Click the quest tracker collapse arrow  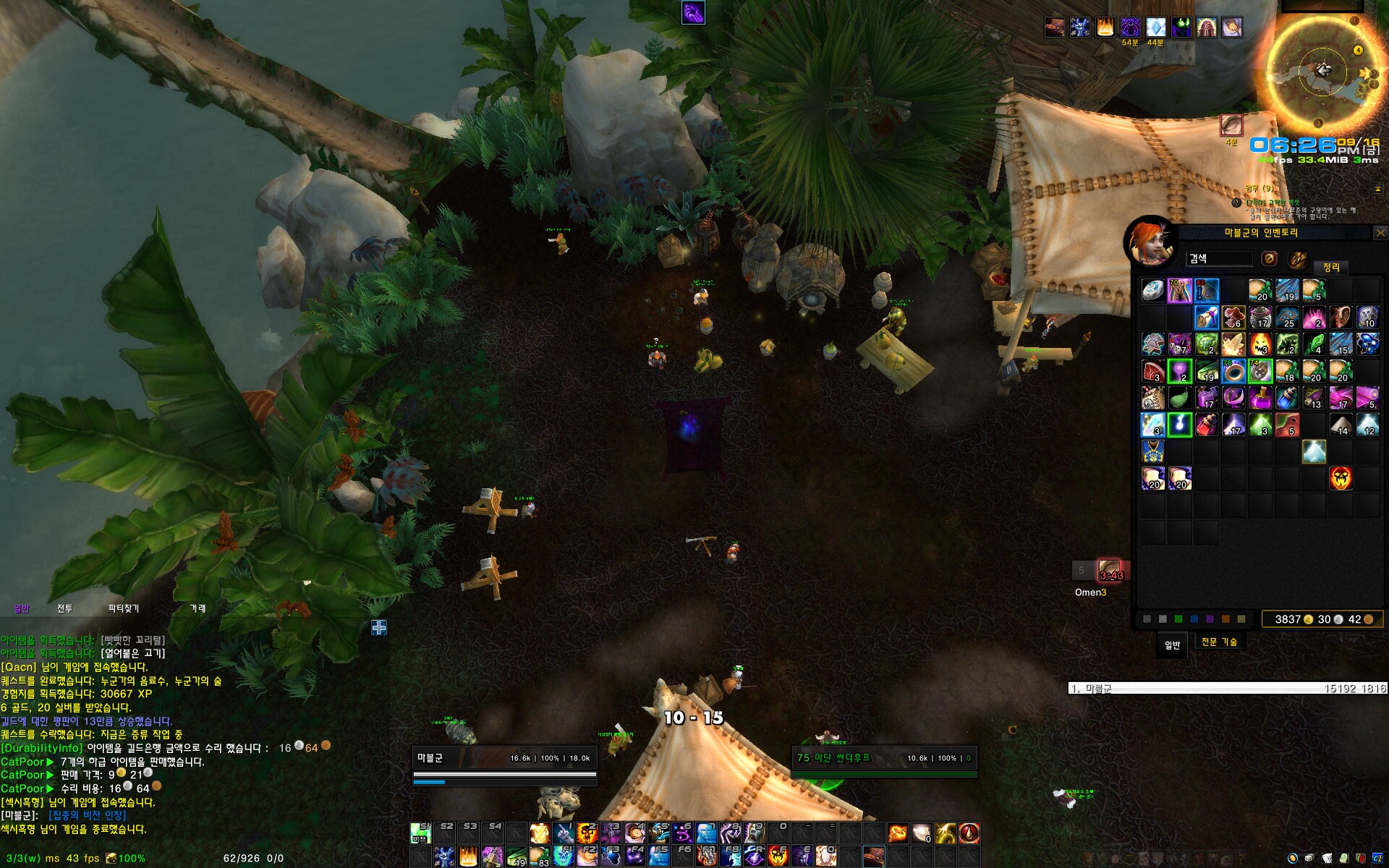coord(1377,189)
